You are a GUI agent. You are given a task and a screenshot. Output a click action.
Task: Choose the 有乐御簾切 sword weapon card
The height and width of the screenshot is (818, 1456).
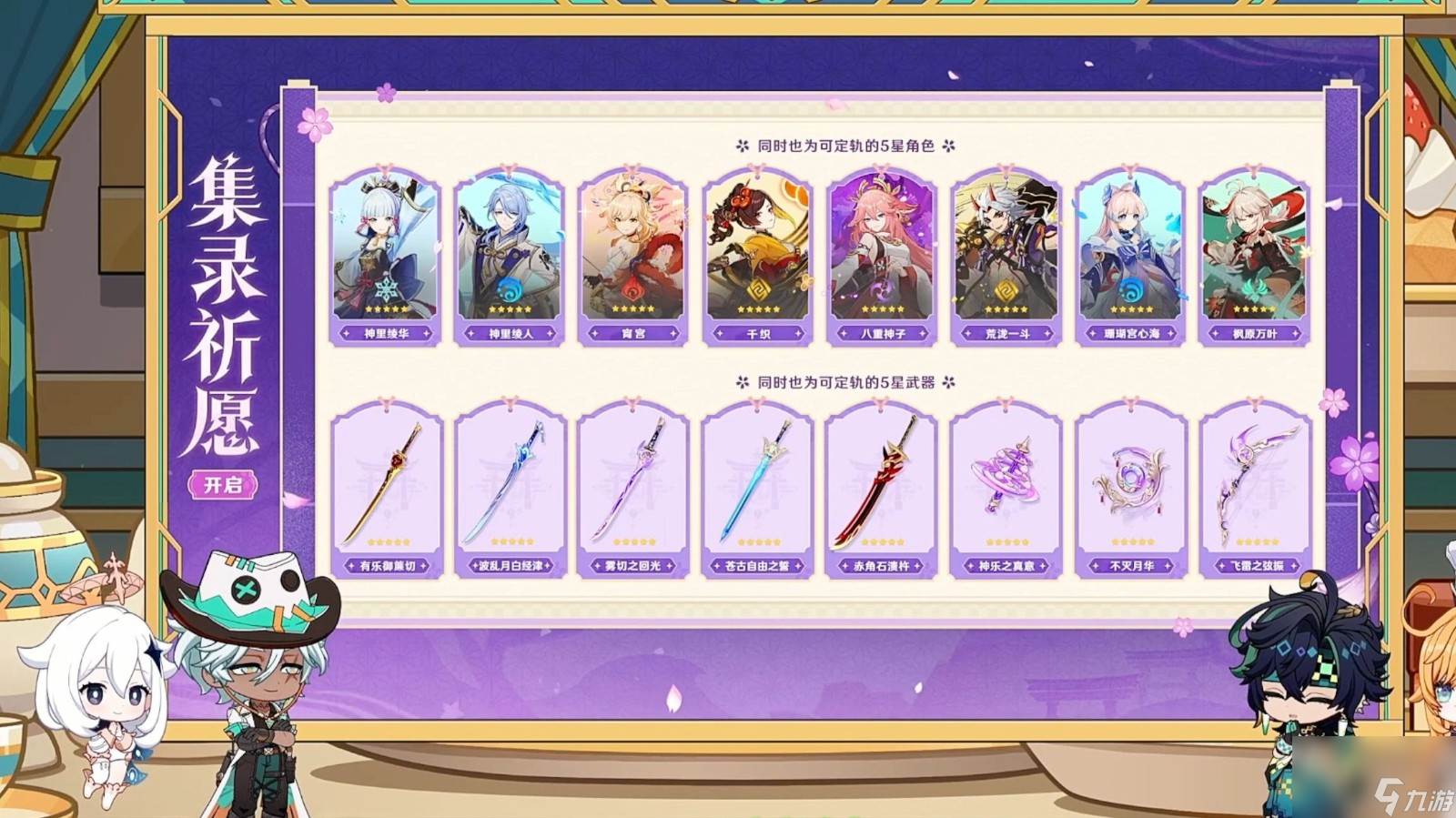click(387, 490)
